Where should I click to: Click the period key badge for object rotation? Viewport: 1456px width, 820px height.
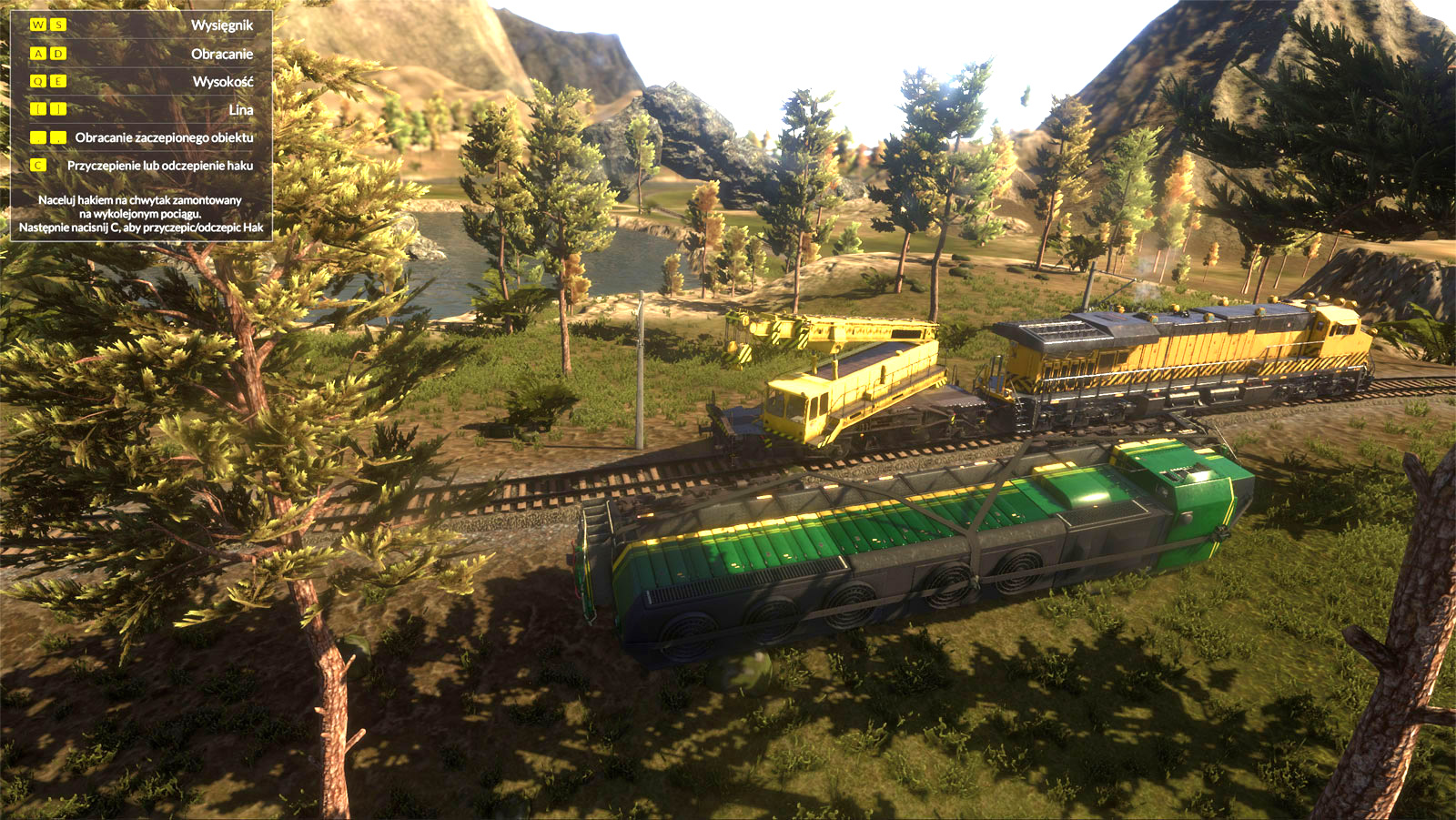coord(57,137)
